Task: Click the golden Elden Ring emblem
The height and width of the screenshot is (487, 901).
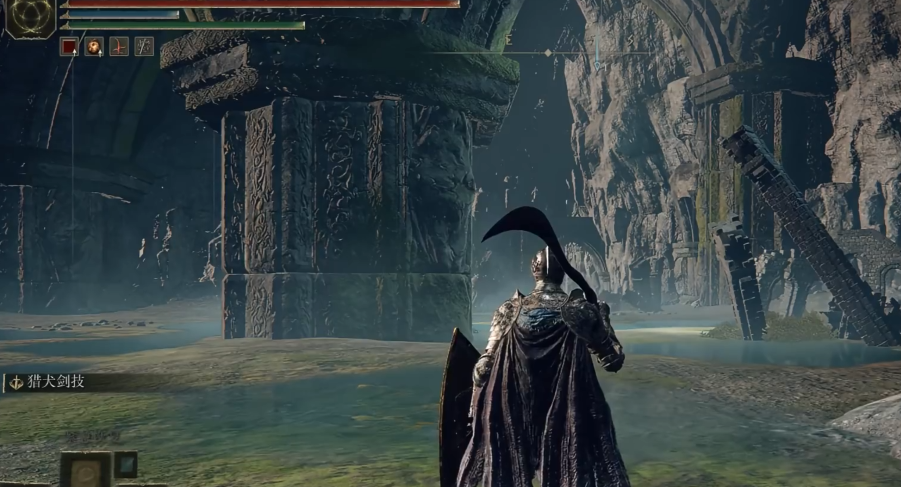Action: point(30,19)
